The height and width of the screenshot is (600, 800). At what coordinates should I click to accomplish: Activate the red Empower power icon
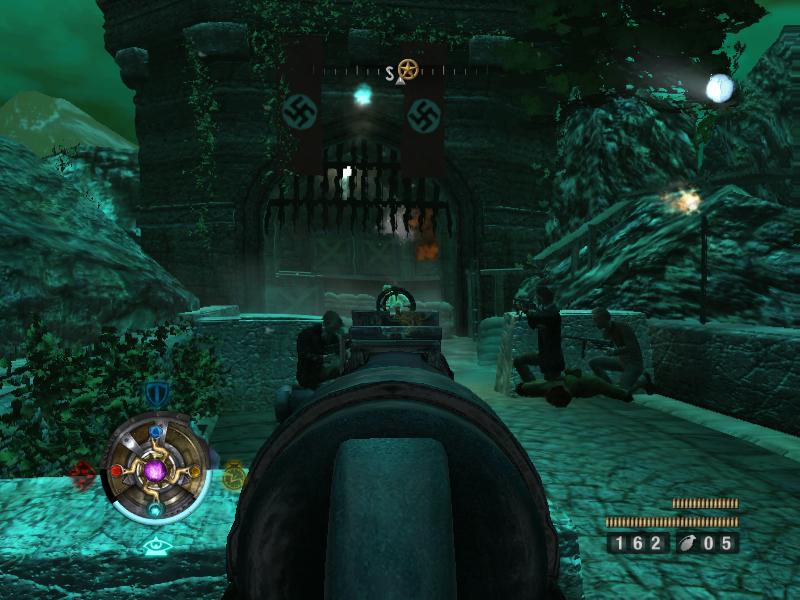click(82, 472)
